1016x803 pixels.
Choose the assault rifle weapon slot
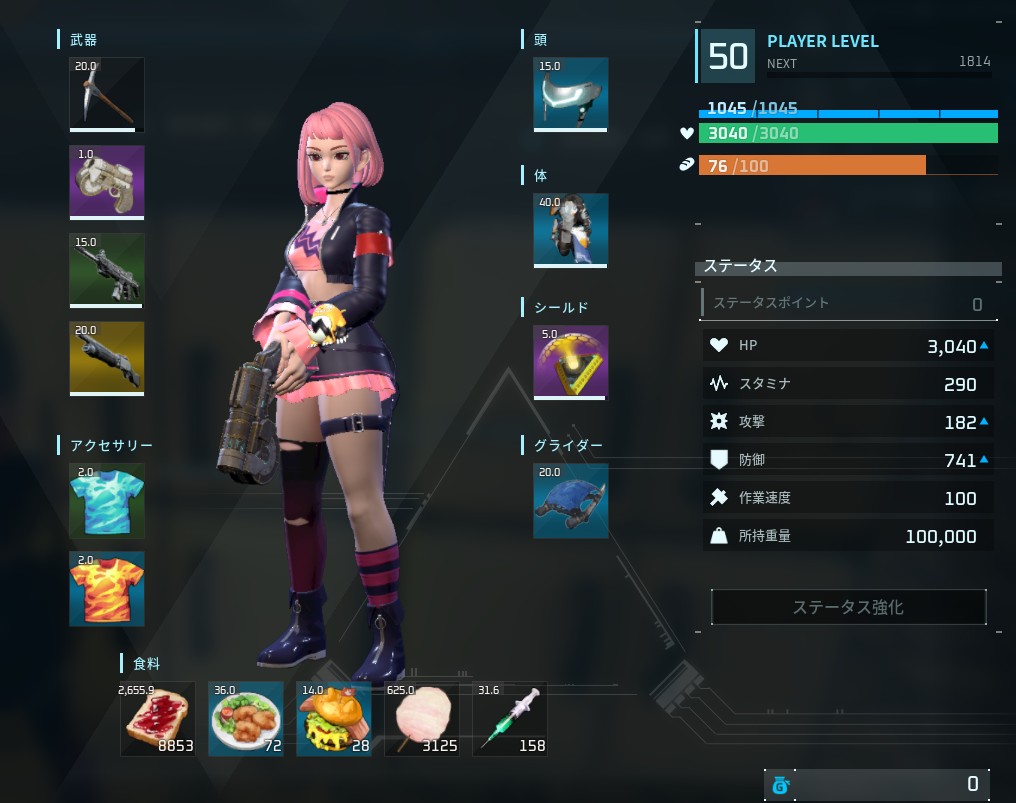click(x=106, y=270)
